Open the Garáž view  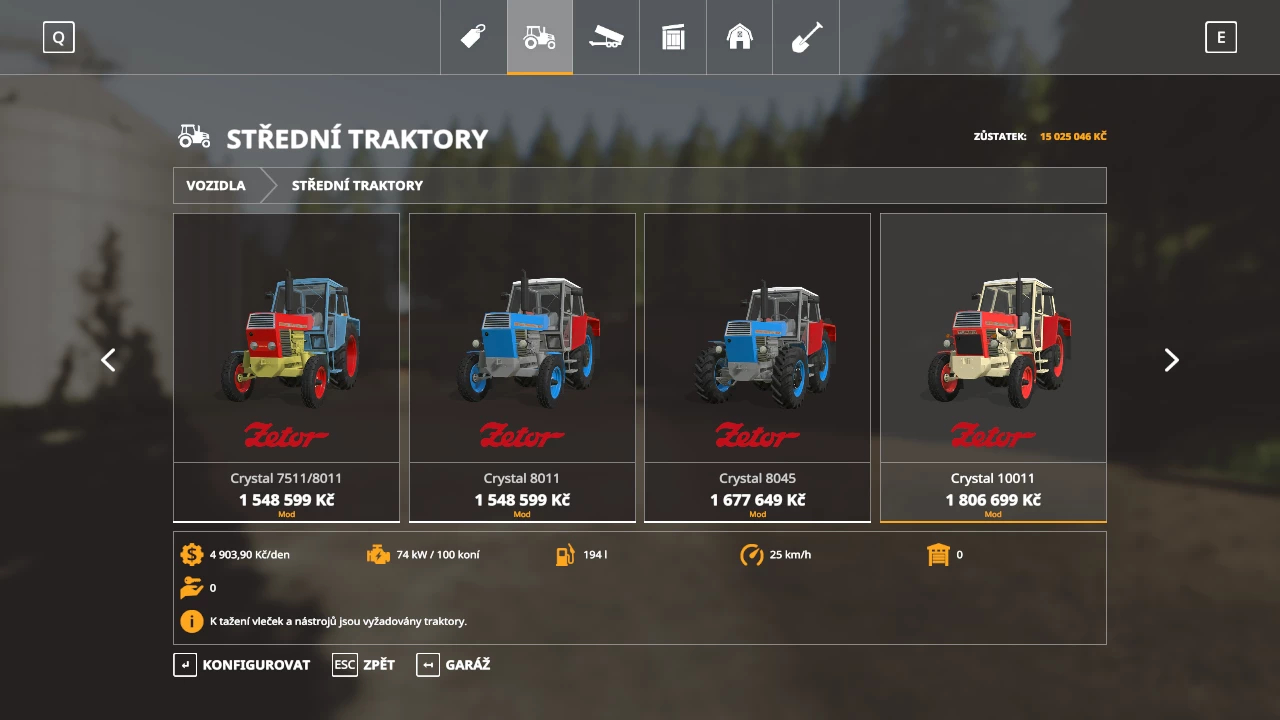coord(454,665)
